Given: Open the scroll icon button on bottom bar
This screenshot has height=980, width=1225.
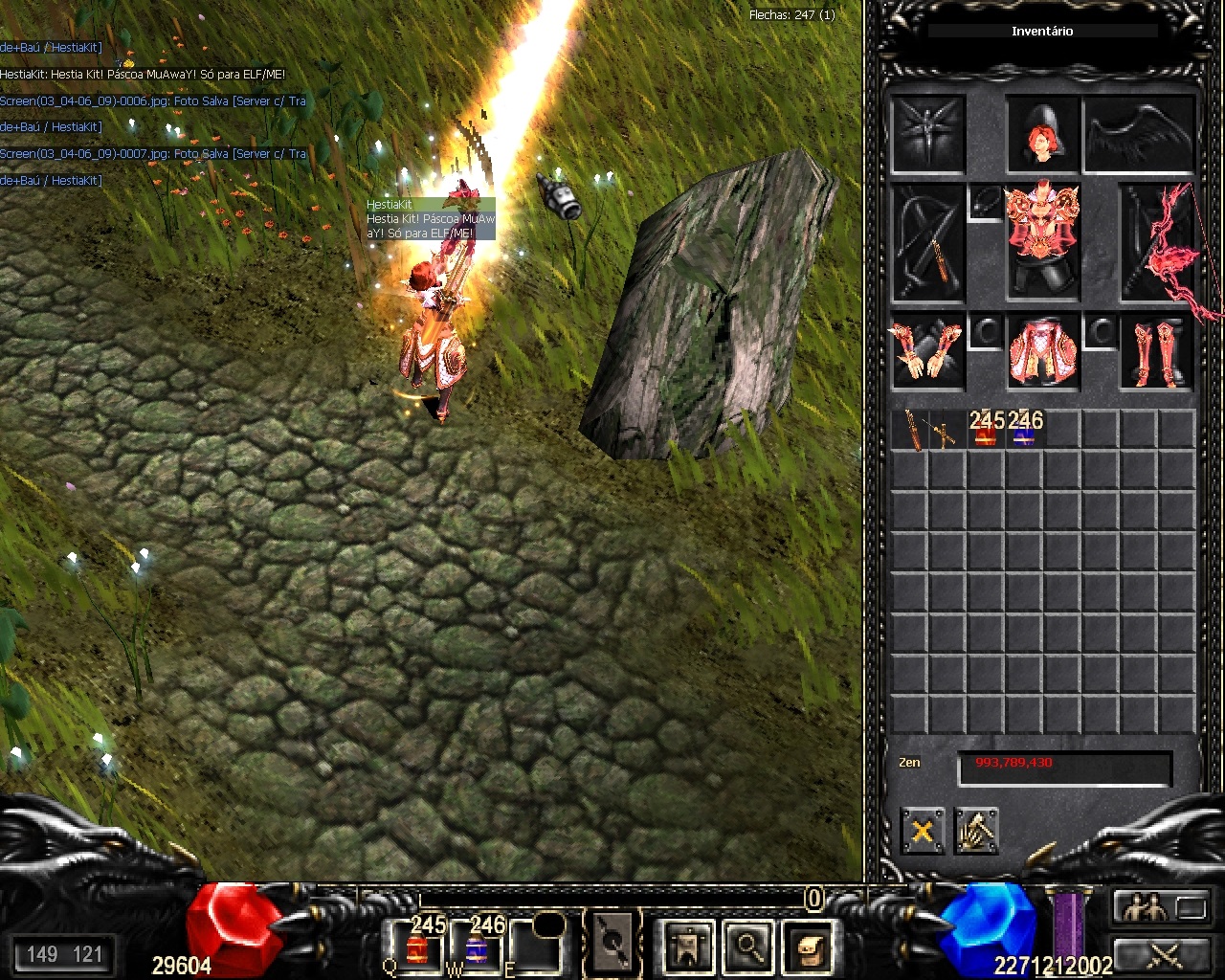Looking at the screenshot, I should [808, 946].
